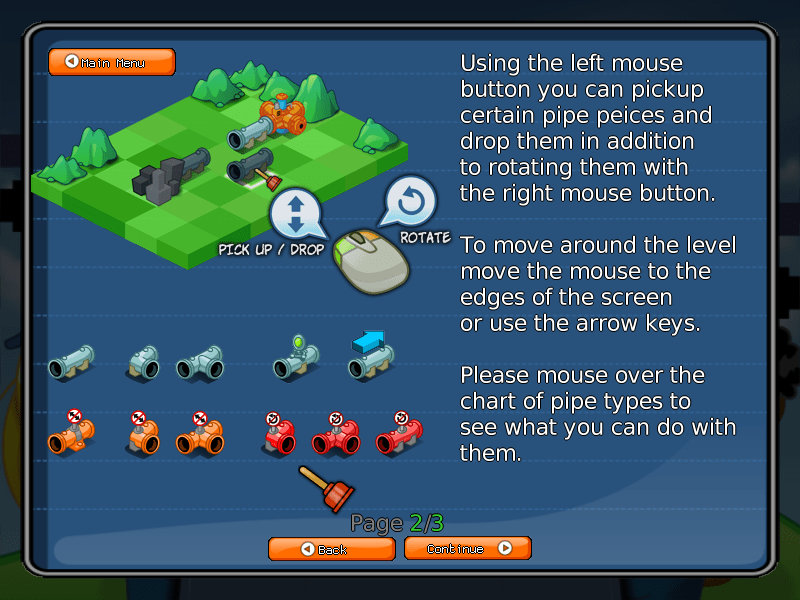Image resolution: width=800 pixels, height=600 pixels.
Task: Return to the Main Menu
Action: point(111,62)
